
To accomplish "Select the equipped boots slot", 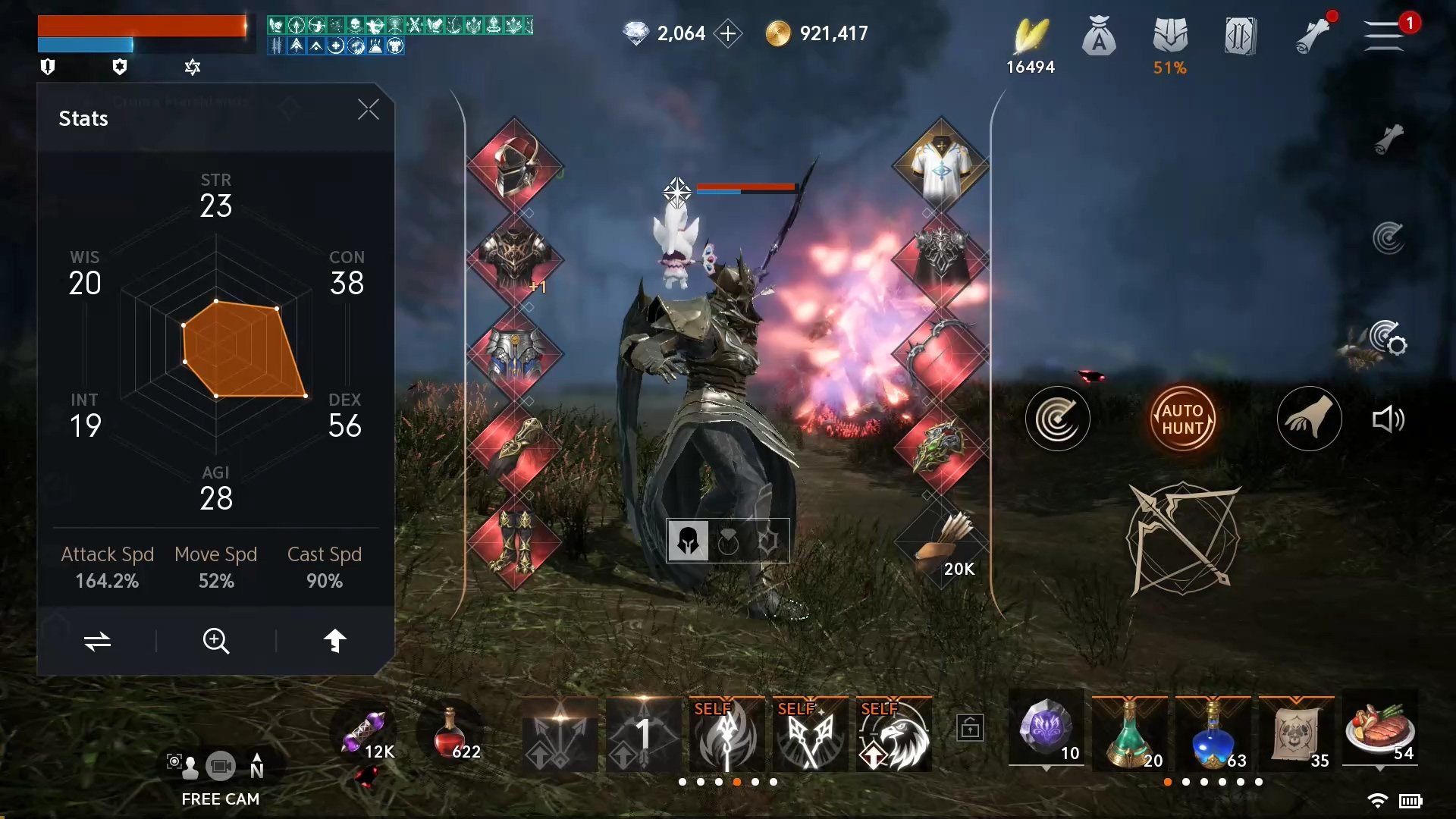I will point(515,543).
